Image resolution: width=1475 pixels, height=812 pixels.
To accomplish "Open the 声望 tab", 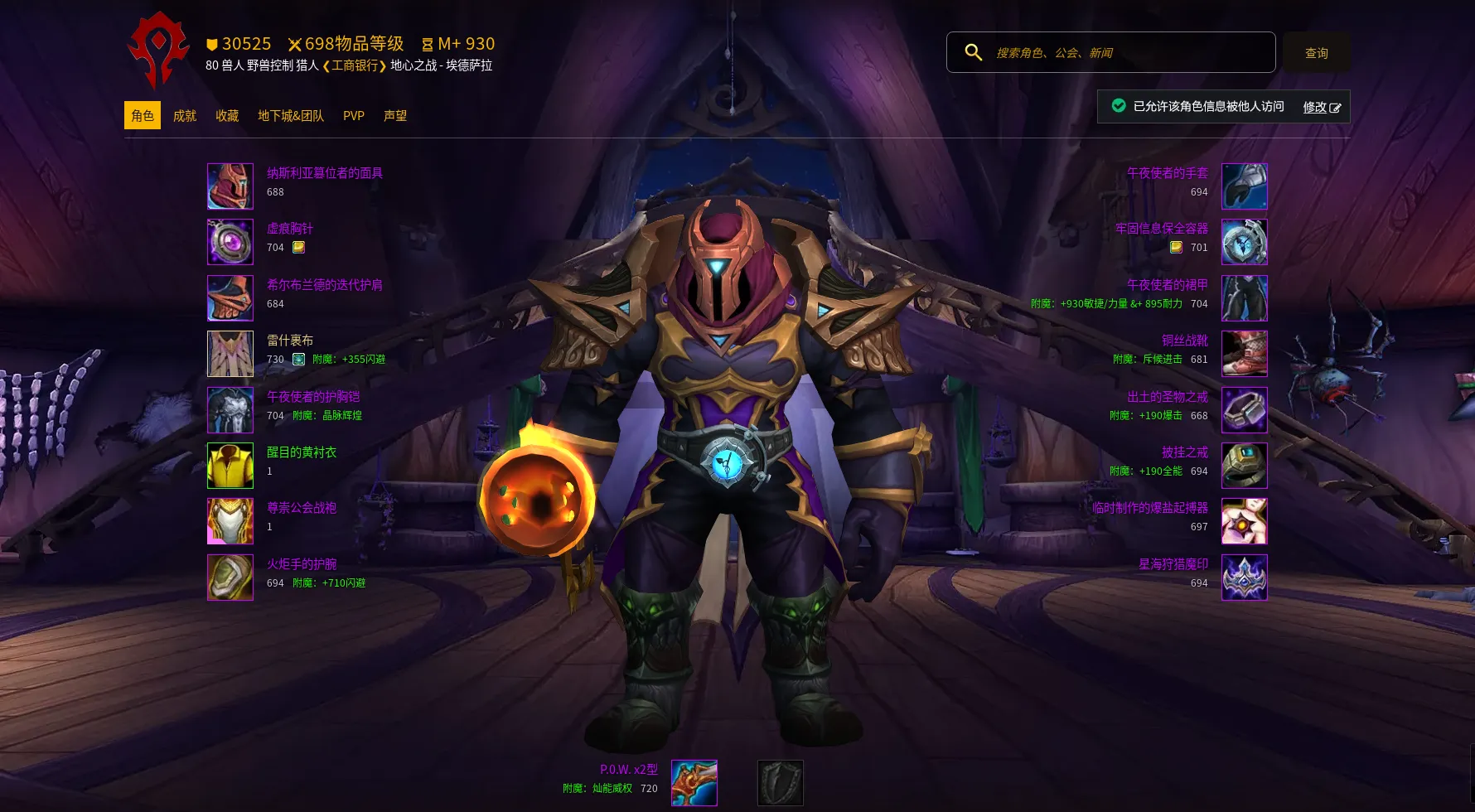I will pyautogui.click(x=395, y=116).
